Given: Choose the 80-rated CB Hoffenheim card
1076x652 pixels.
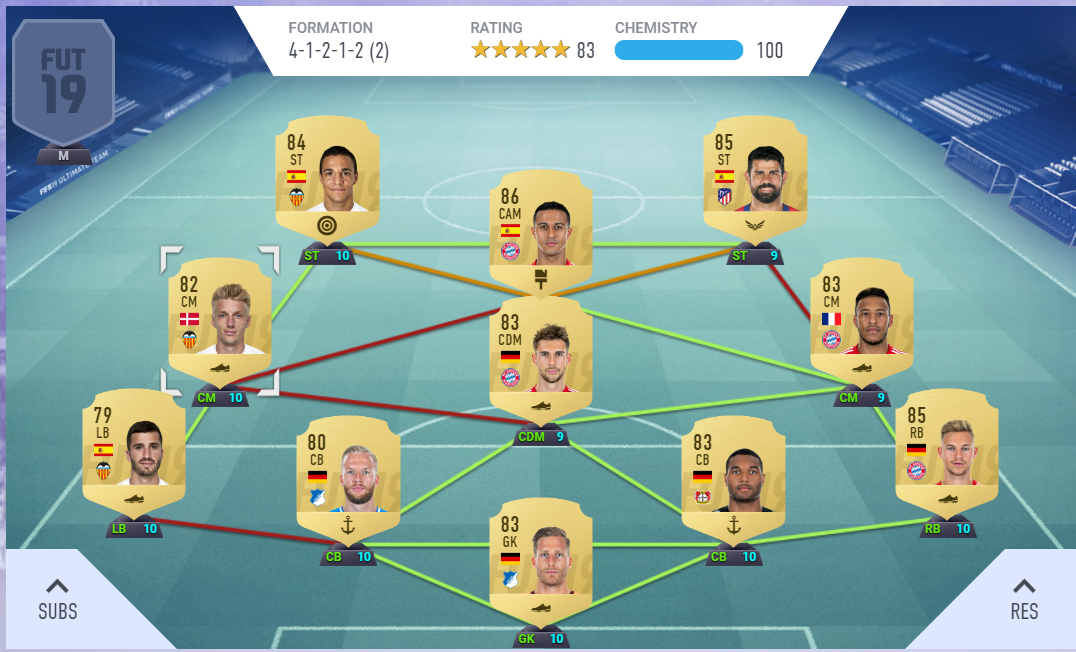Looking at the screenshot, I should tap(348, 478).
